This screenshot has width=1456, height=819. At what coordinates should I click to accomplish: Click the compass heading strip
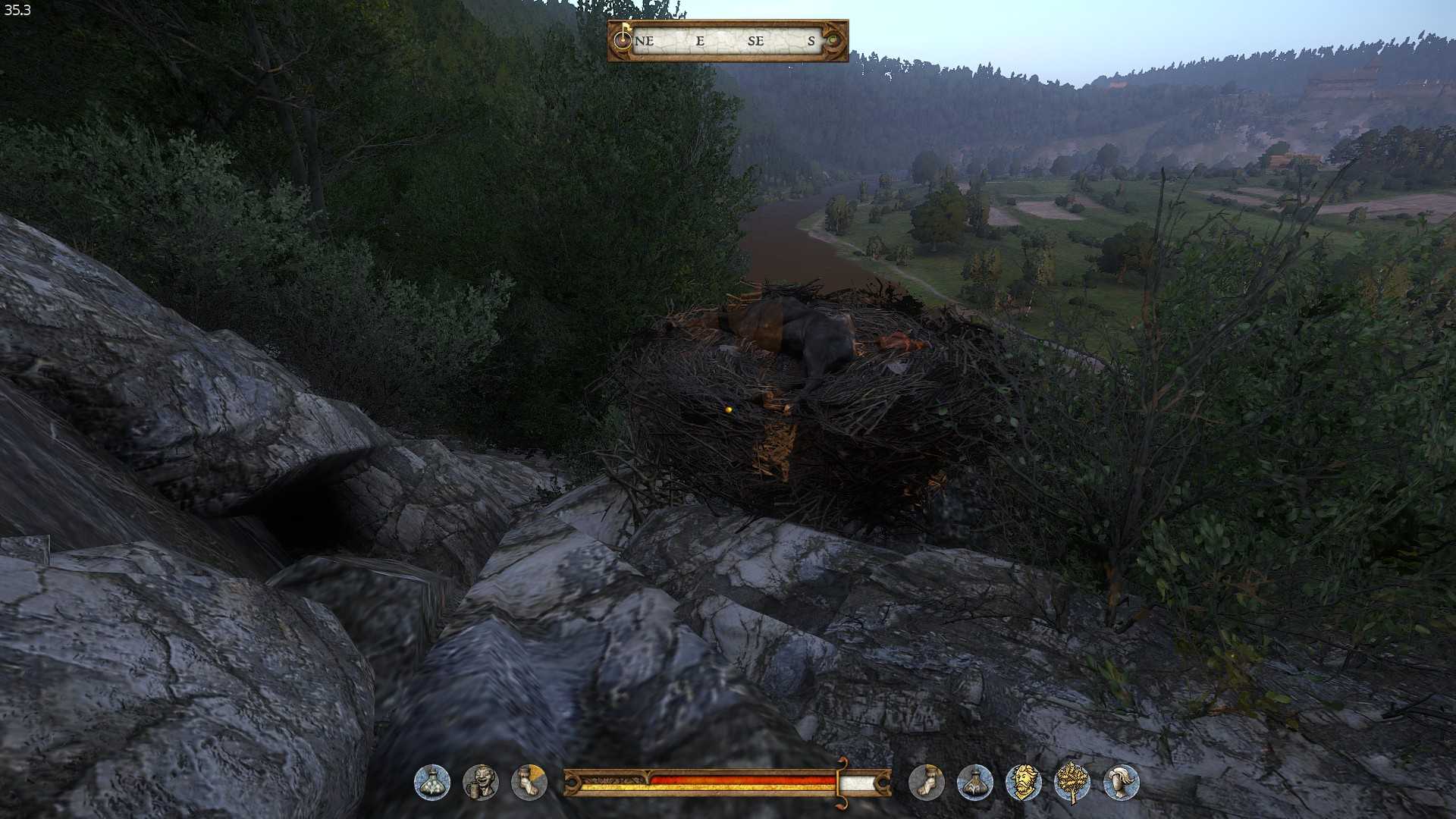(x=728, y=41)
